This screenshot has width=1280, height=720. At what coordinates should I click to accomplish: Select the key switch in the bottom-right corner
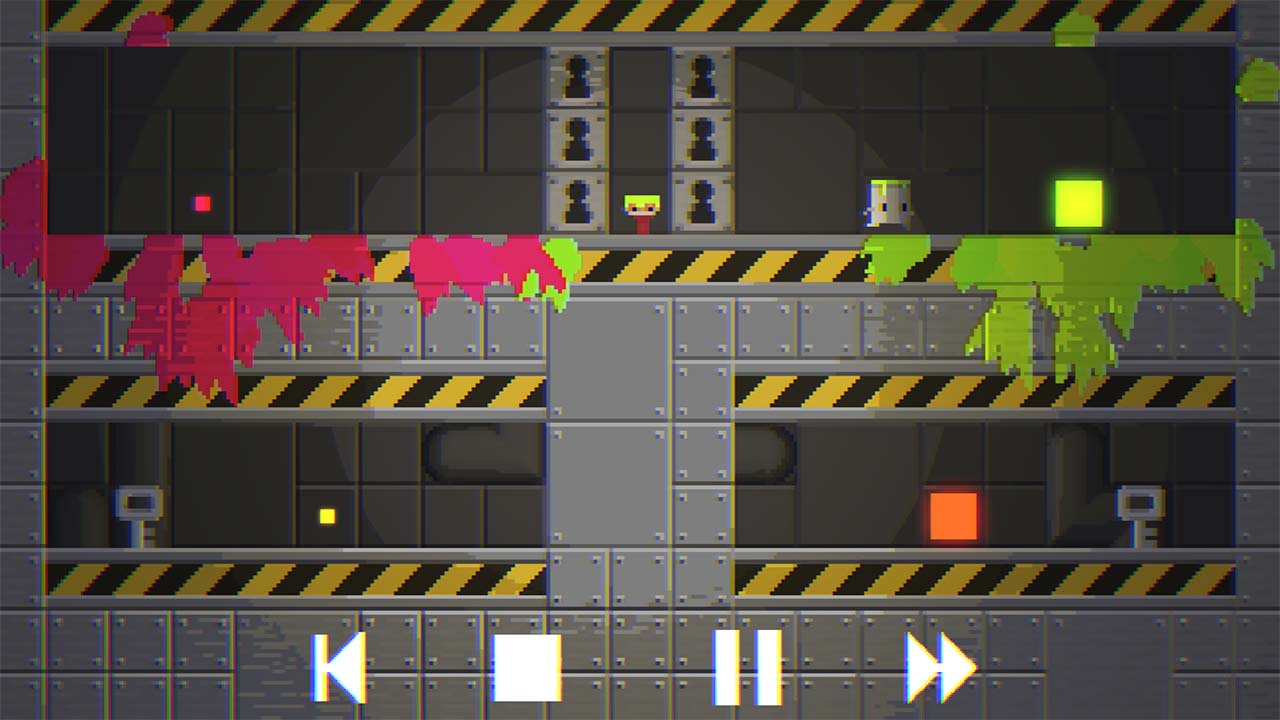point(1138,505)
